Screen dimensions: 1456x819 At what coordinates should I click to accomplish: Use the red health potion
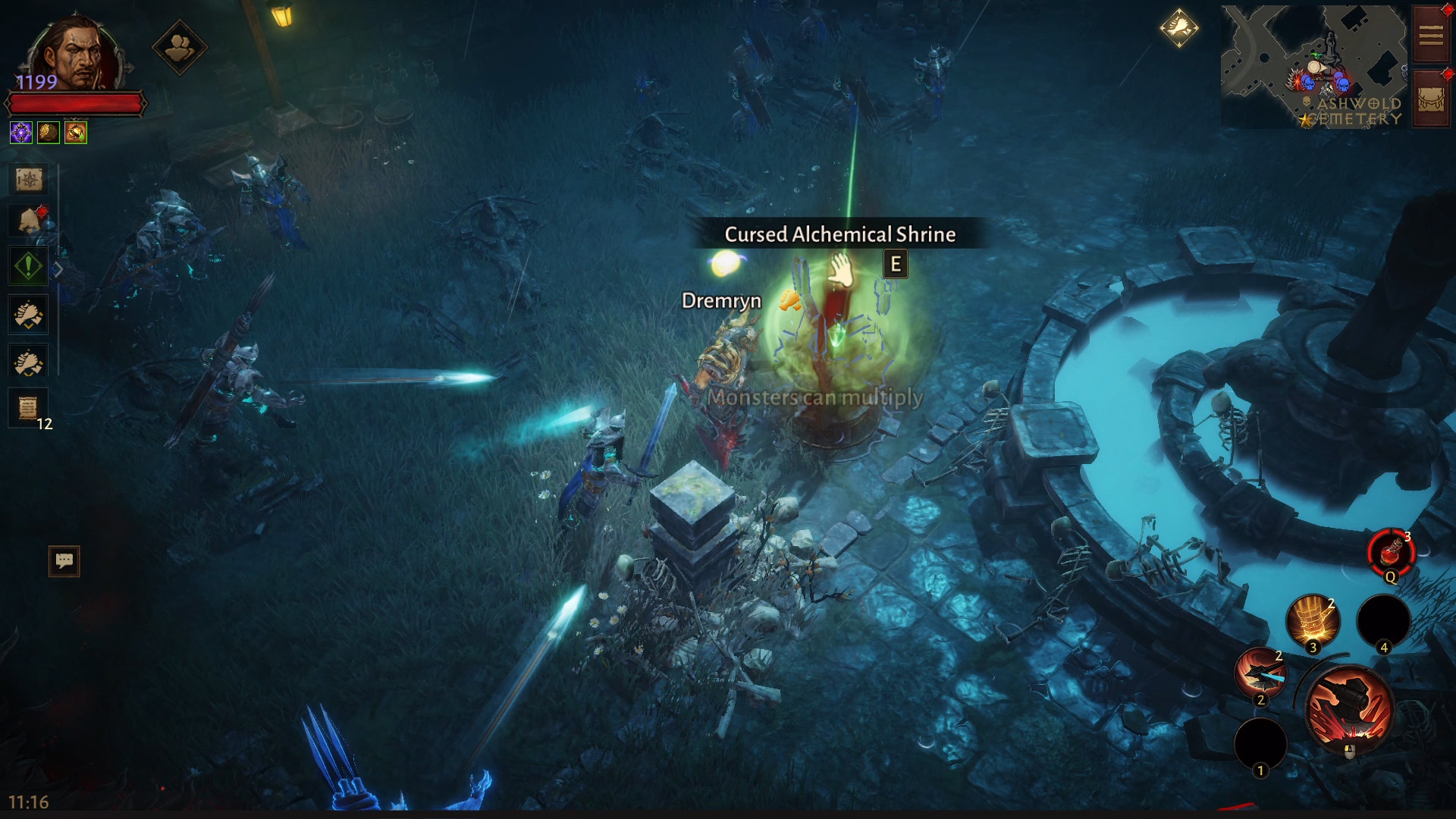1391,553
